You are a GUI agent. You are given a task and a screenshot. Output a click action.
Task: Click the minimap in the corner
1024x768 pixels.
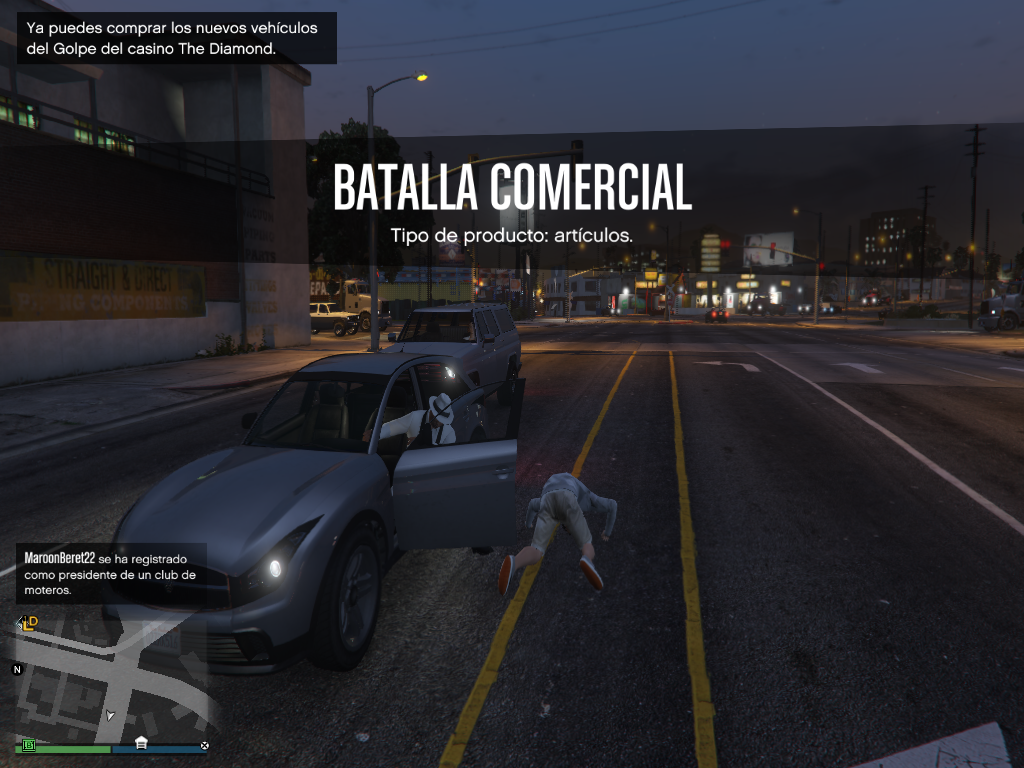tap(110, 675)
